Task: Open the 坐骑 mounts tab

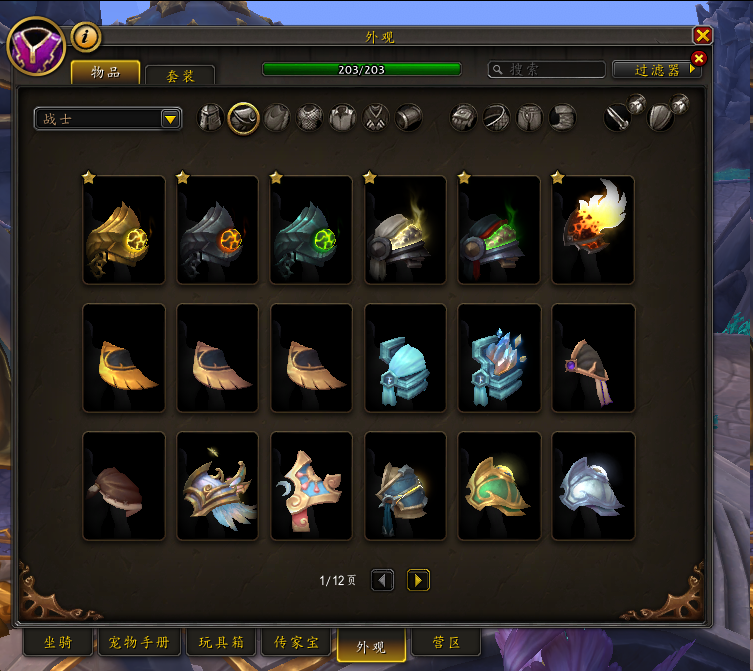Action: pos(58,642)
